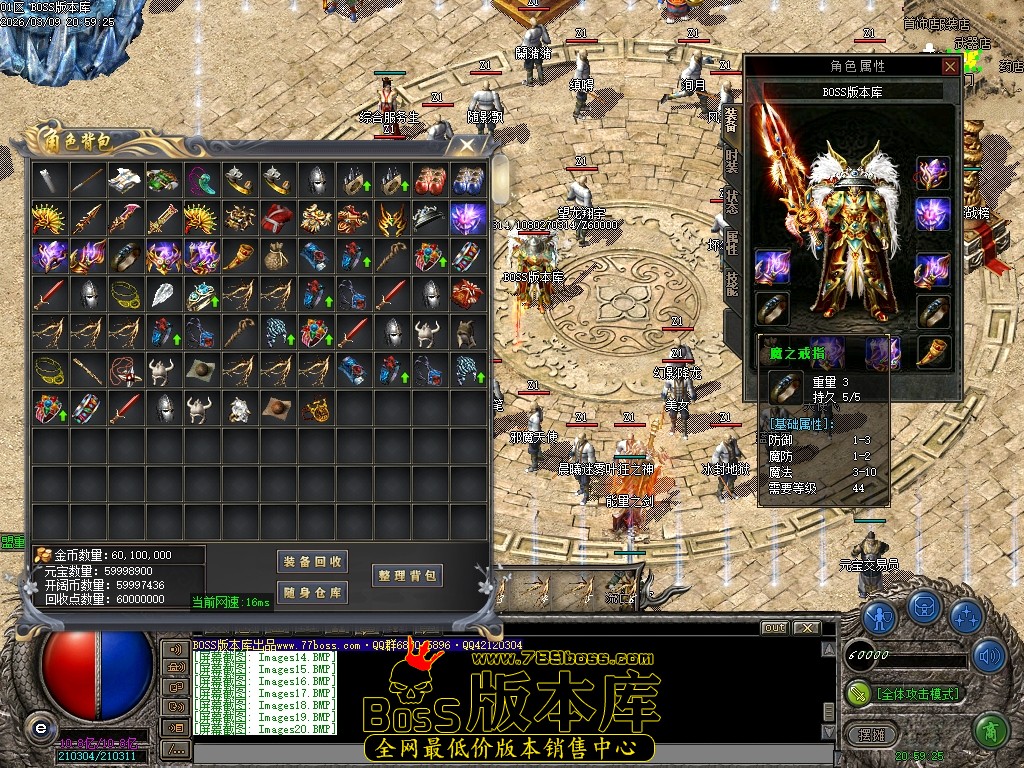Open the skills via the sparkle stars icon
Screen dimensions: 1024x768
965,616
